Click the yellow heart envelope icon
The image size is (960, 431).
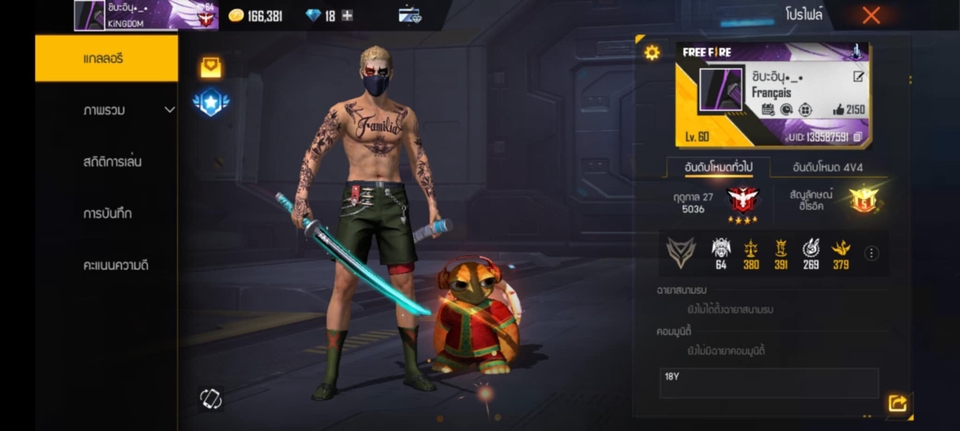click(x=210, y=67)
